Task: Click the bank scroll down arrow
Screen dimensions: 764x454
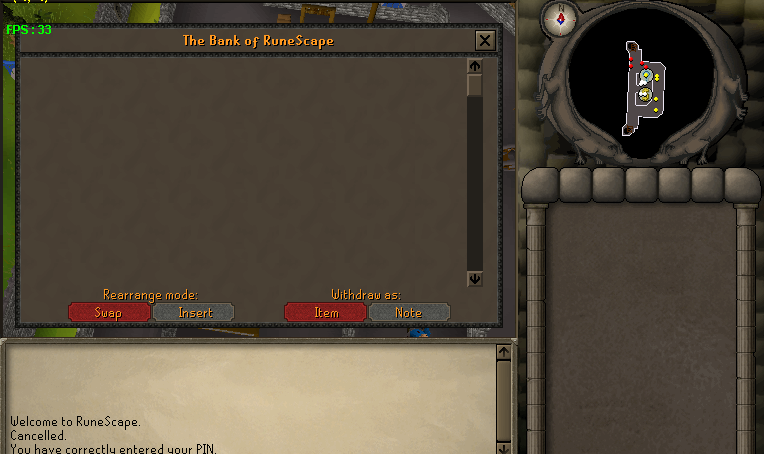Action: pyautogui.click(x=475, y=280)
